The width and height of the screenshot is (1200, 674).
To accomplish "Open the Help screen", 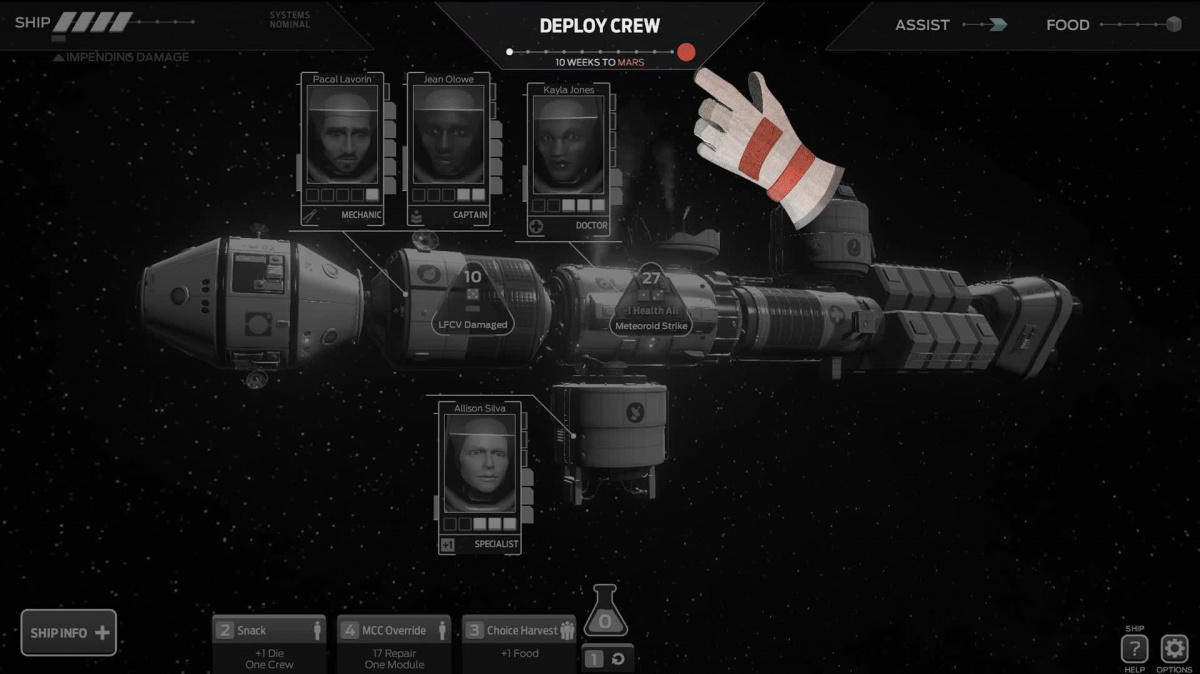I will pyautogui.click(x=1134, y=648).
